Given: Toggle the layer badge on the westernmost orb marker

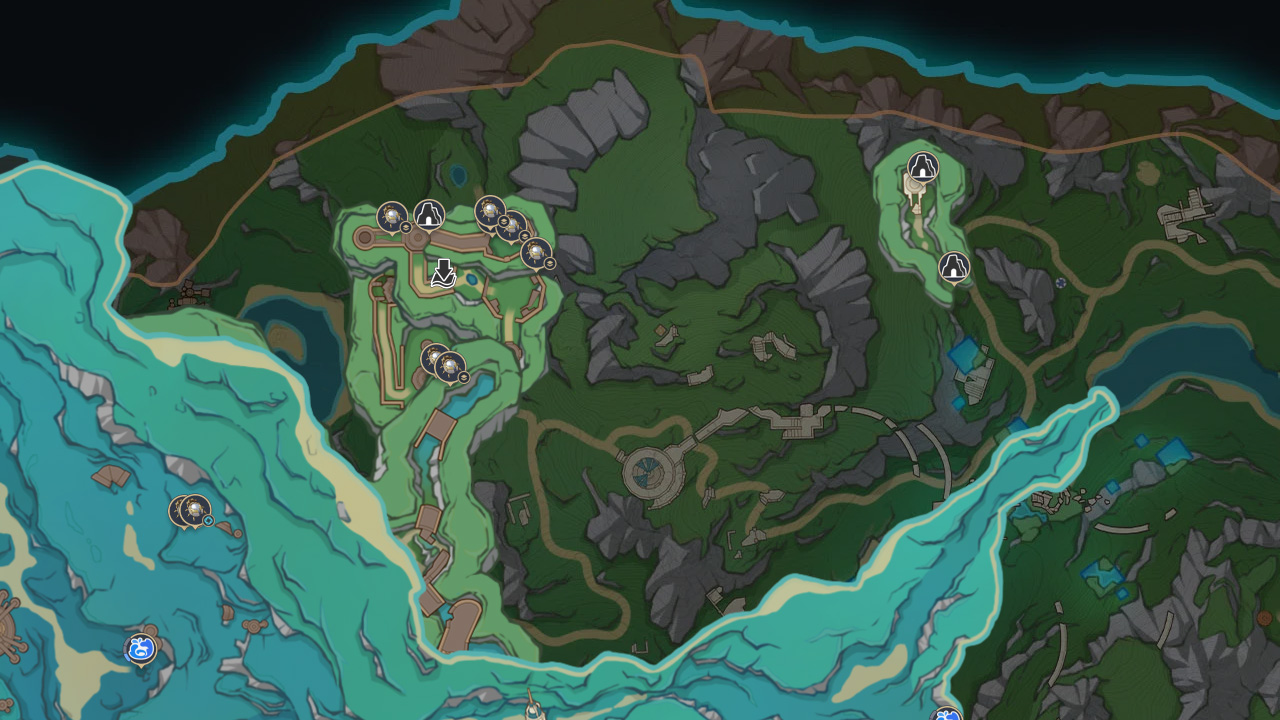Looking at the screenshot, I should tap(405, 227).
